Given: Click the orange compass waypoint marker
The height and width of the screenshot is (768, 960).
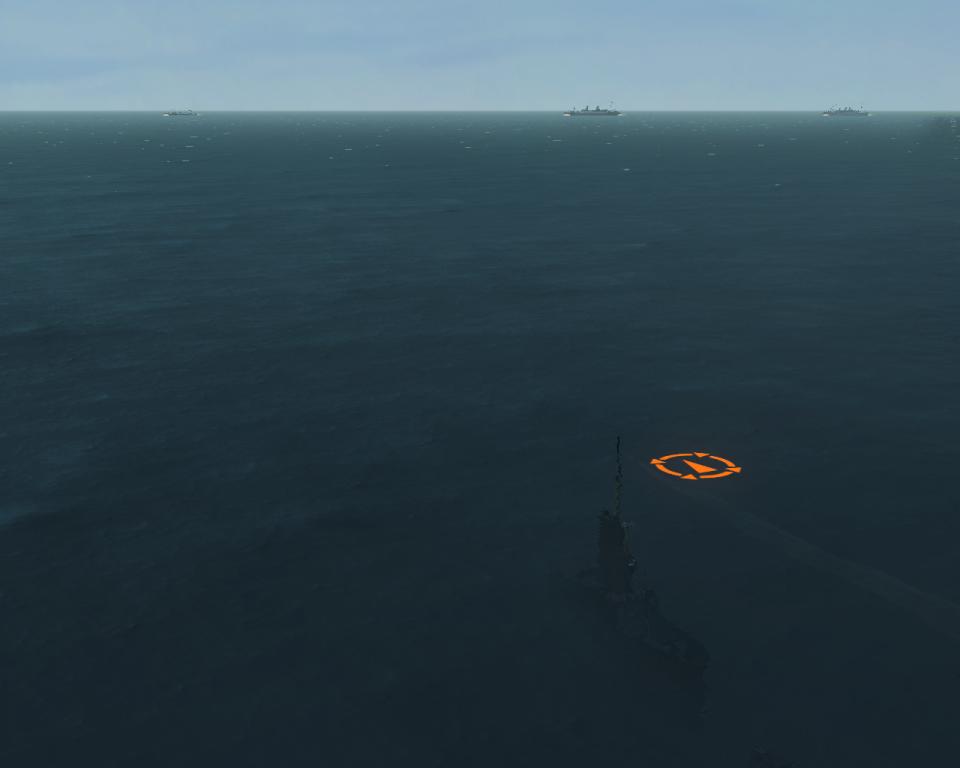Looking at the screenshot, I should click(695, 466).
